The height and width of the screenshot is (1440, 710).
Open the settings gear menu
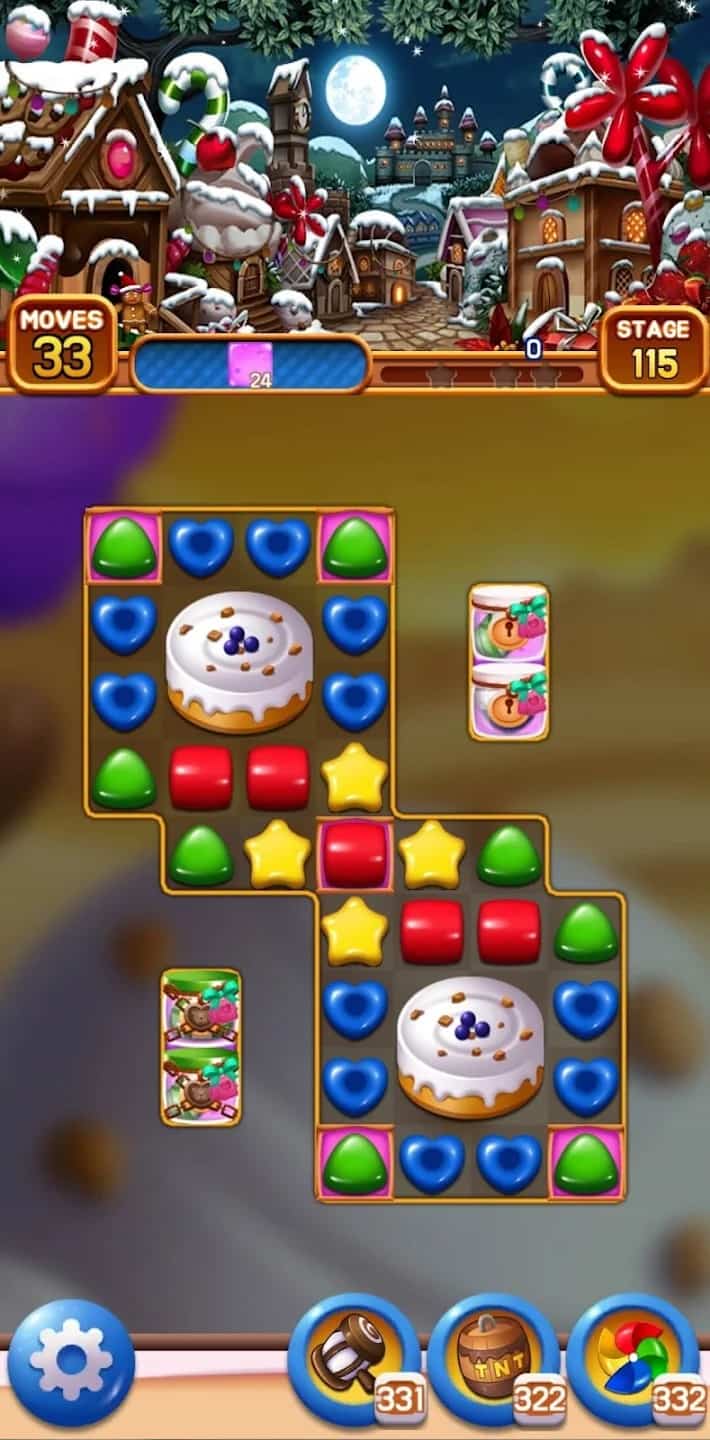pyautogui.click(x=70, y=1362)
